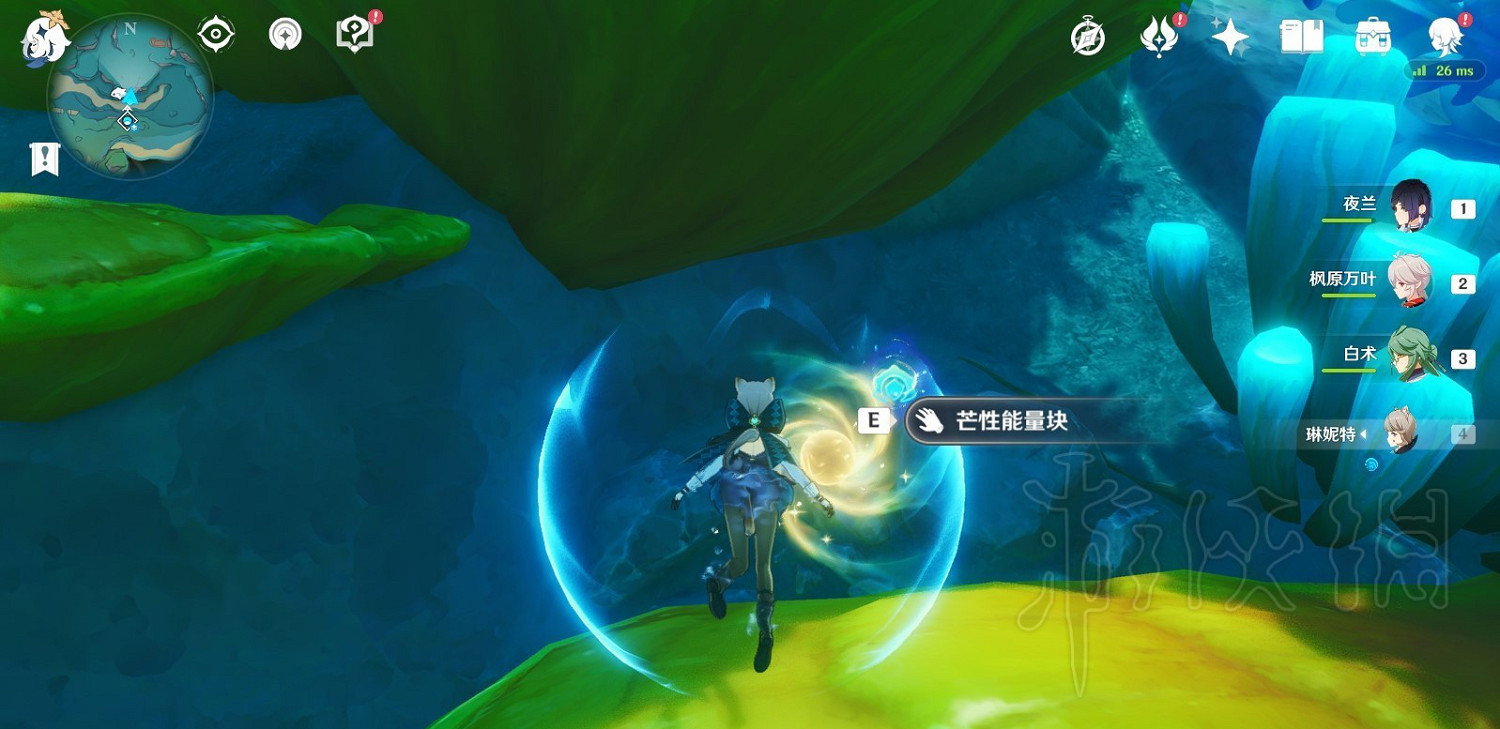This screenshot has height=729, width=1500.
Task: Click the guide tracking icon near the minimap
Action: tap(286, 33)
